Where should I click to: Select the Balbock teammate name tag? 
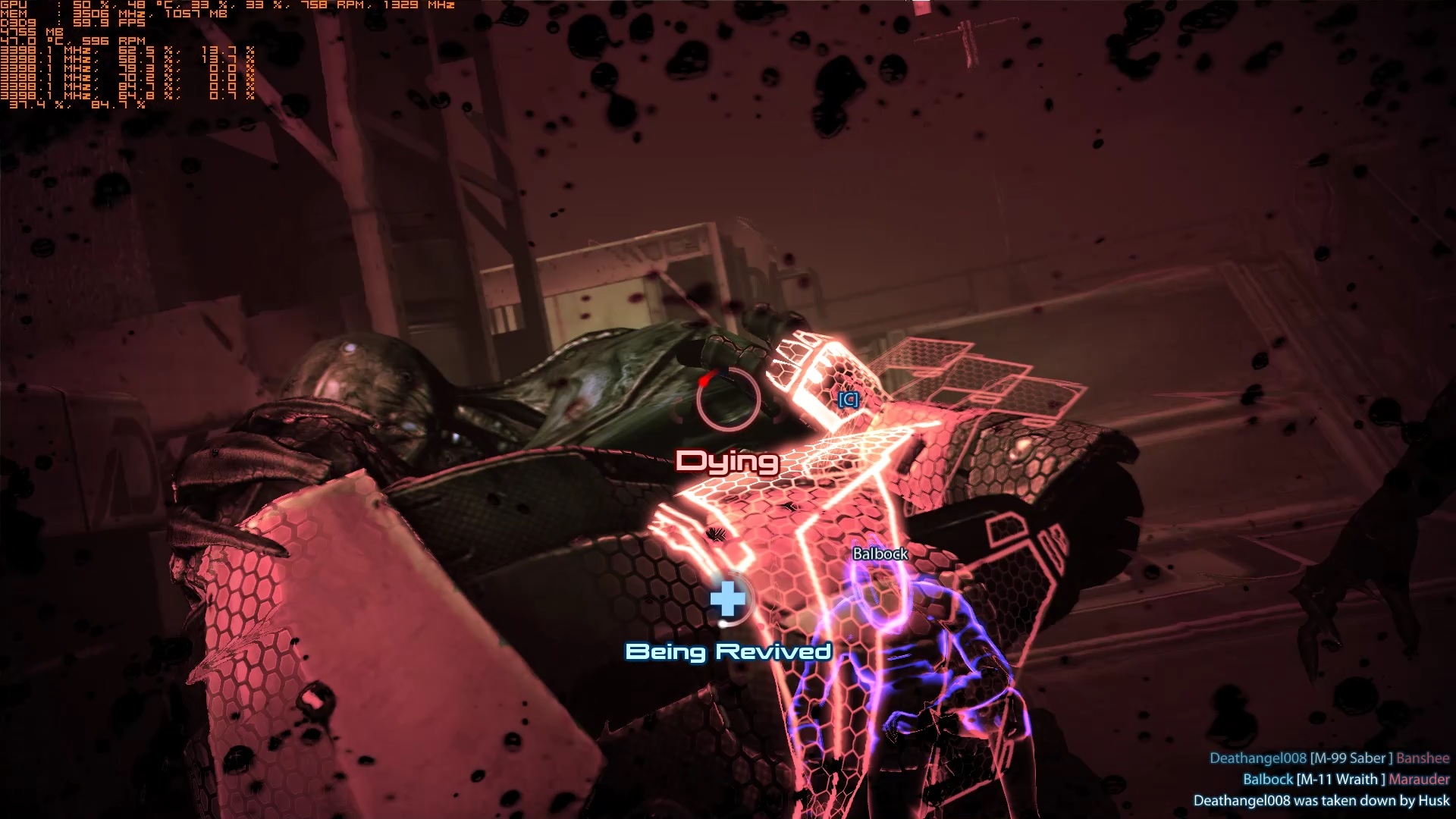pos(880,554)
